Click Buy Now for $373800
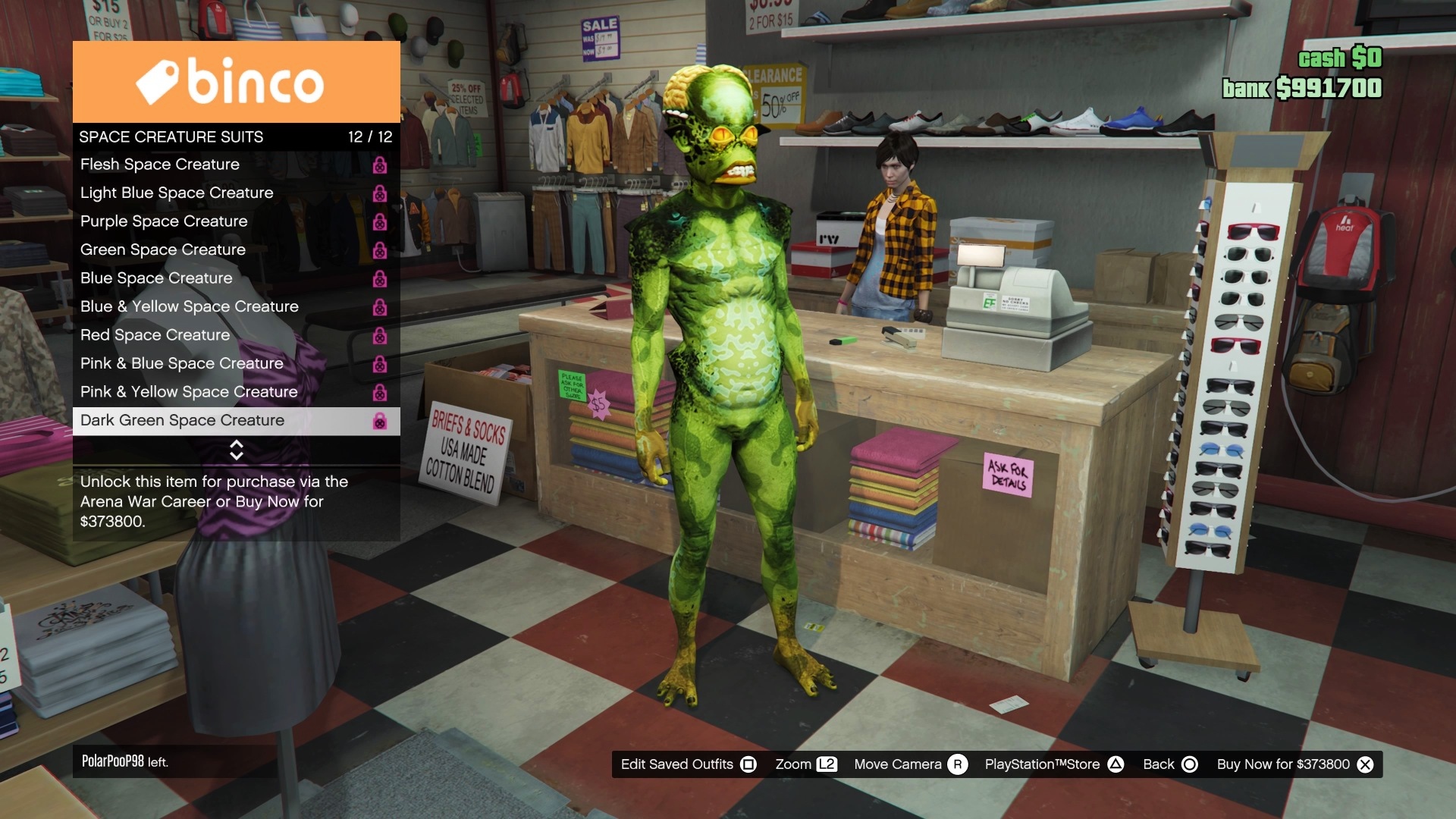 point(1294,764)
